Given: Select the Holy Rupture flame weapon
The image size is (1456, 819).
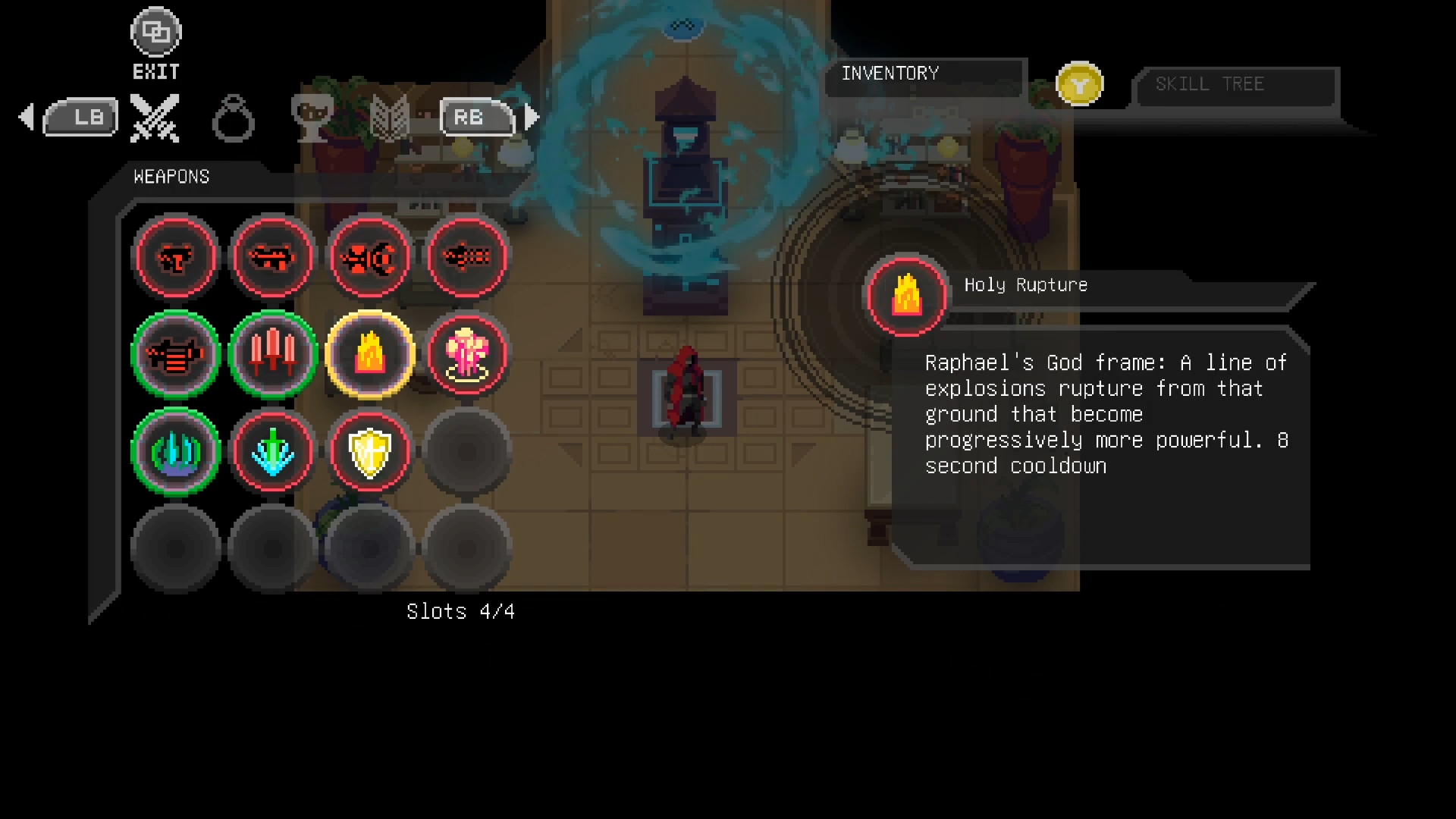Looking at the screenshot, I should pyautogui.click(x=369, y=355).
